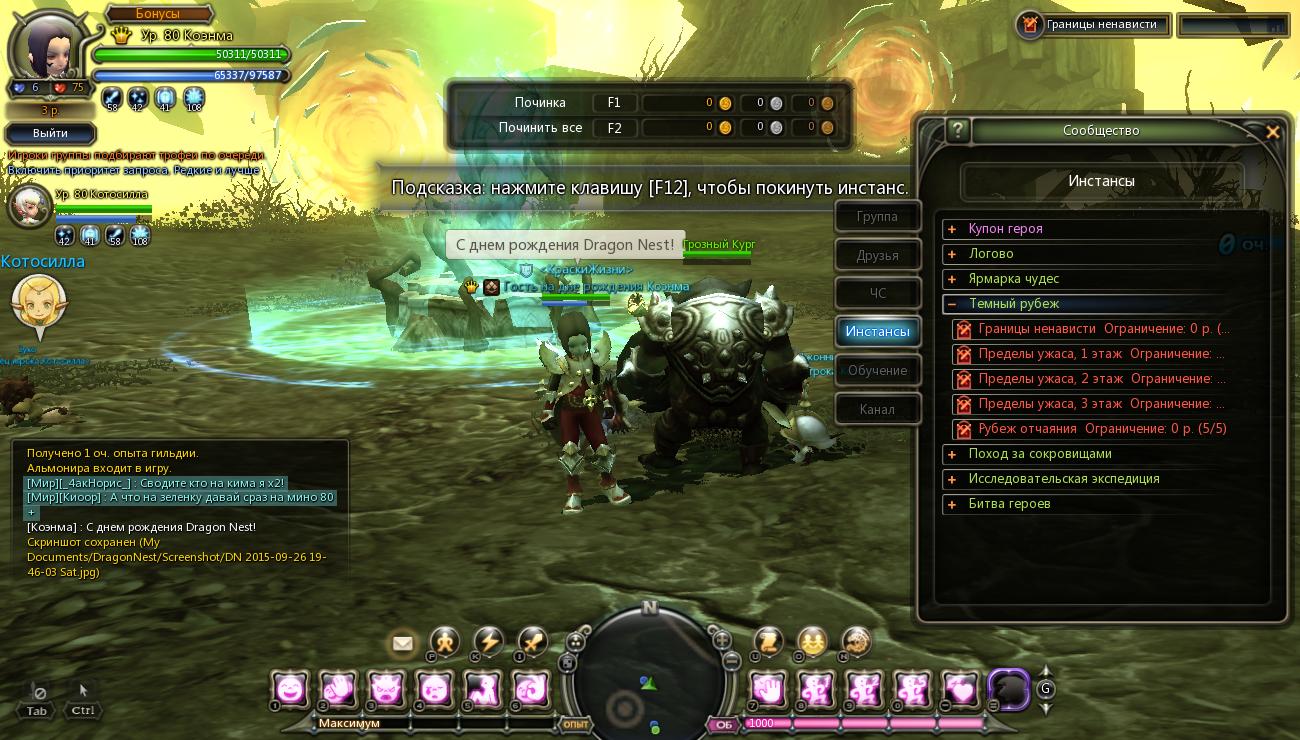The height and width of the screenshot is (740, 1300).
Task: Open the Бонусы panel
Action: (159, 14)
